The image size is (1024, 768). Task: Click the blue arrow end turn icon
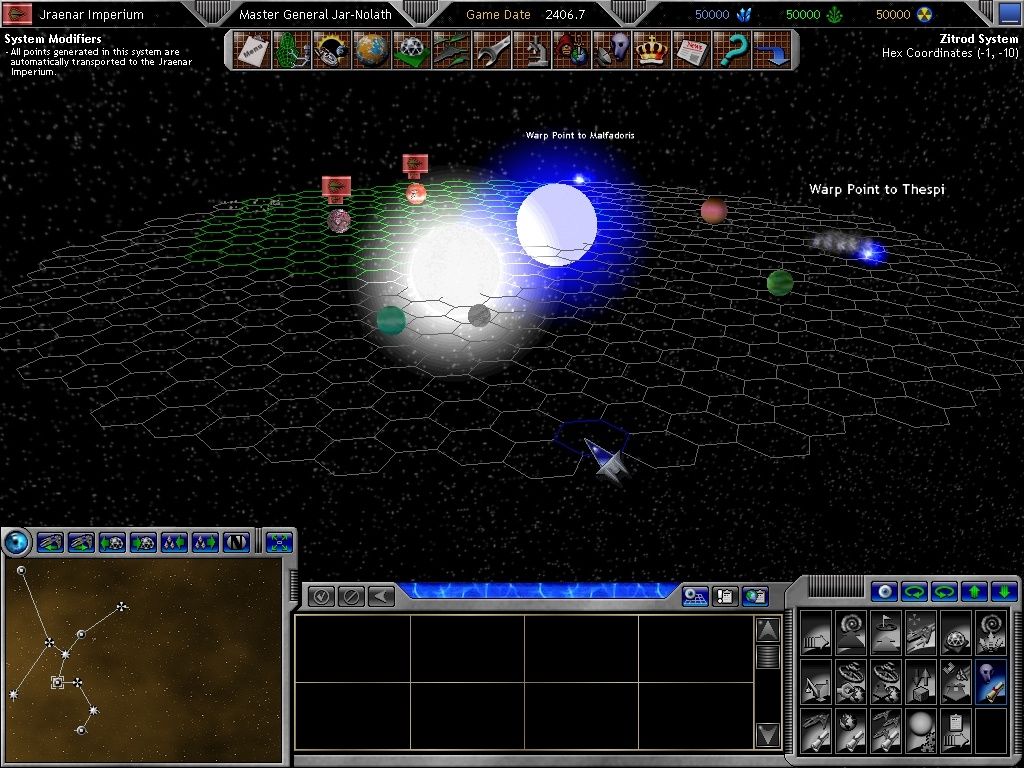[772, 50]
